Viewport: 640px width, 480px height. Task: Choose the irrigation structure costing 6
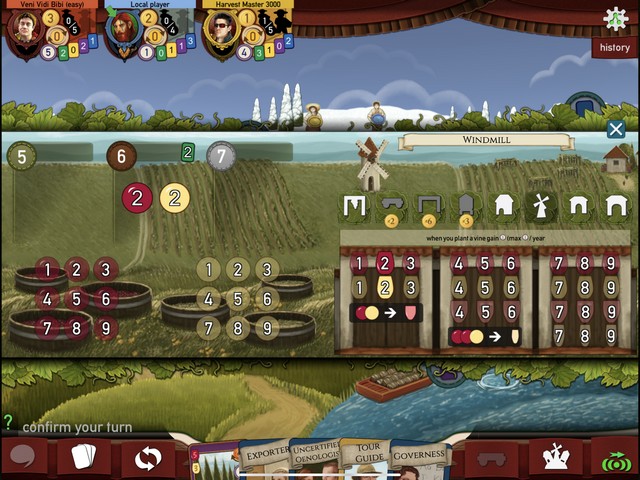point(428,206)
